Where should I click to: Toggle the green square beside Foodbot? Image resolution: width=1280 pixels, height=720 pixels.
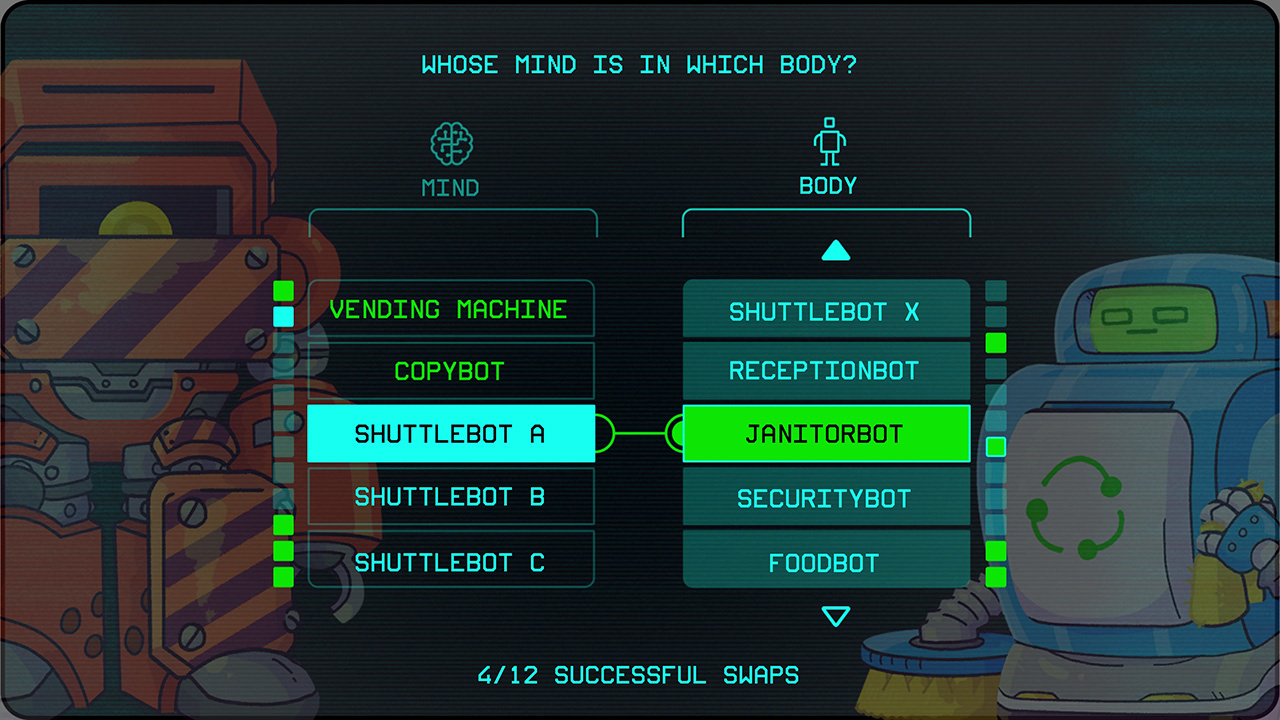[x=995, y=551]
